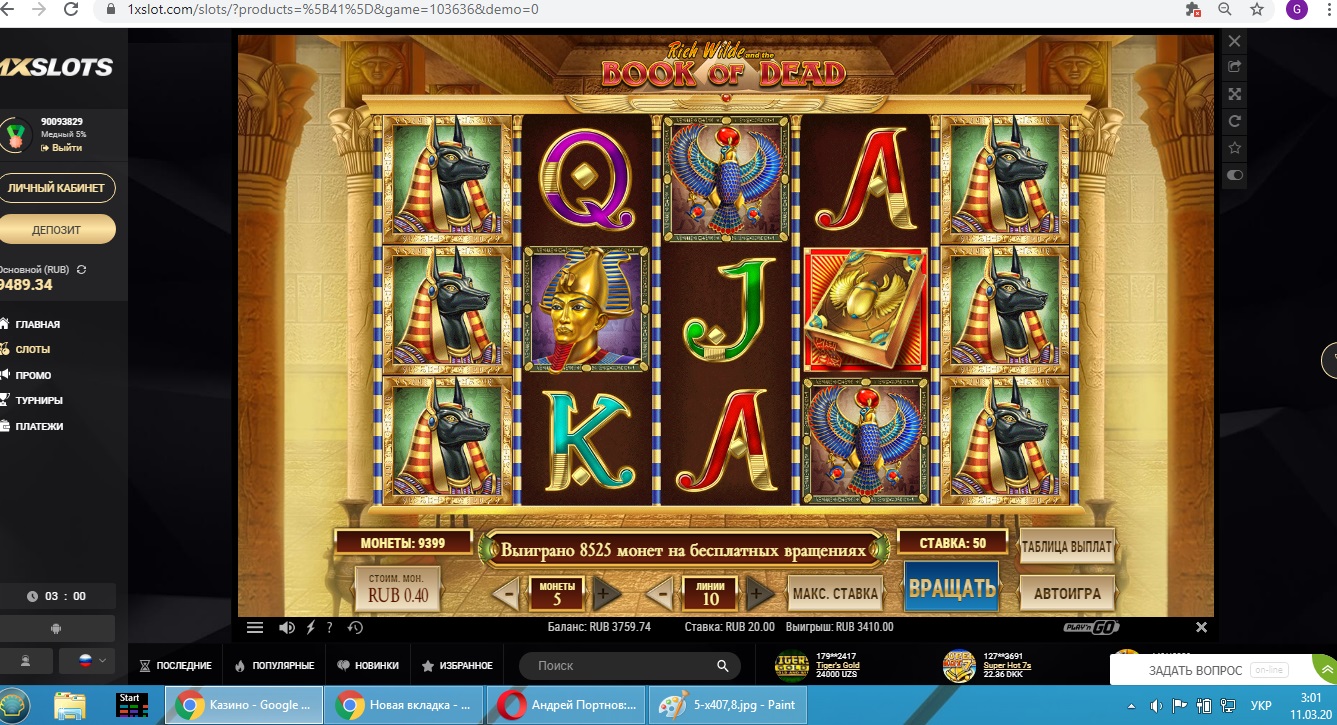Add one more ЛИНИИ payline
The height and width of the screenshot is (725, 1337).
pos(757,594)
